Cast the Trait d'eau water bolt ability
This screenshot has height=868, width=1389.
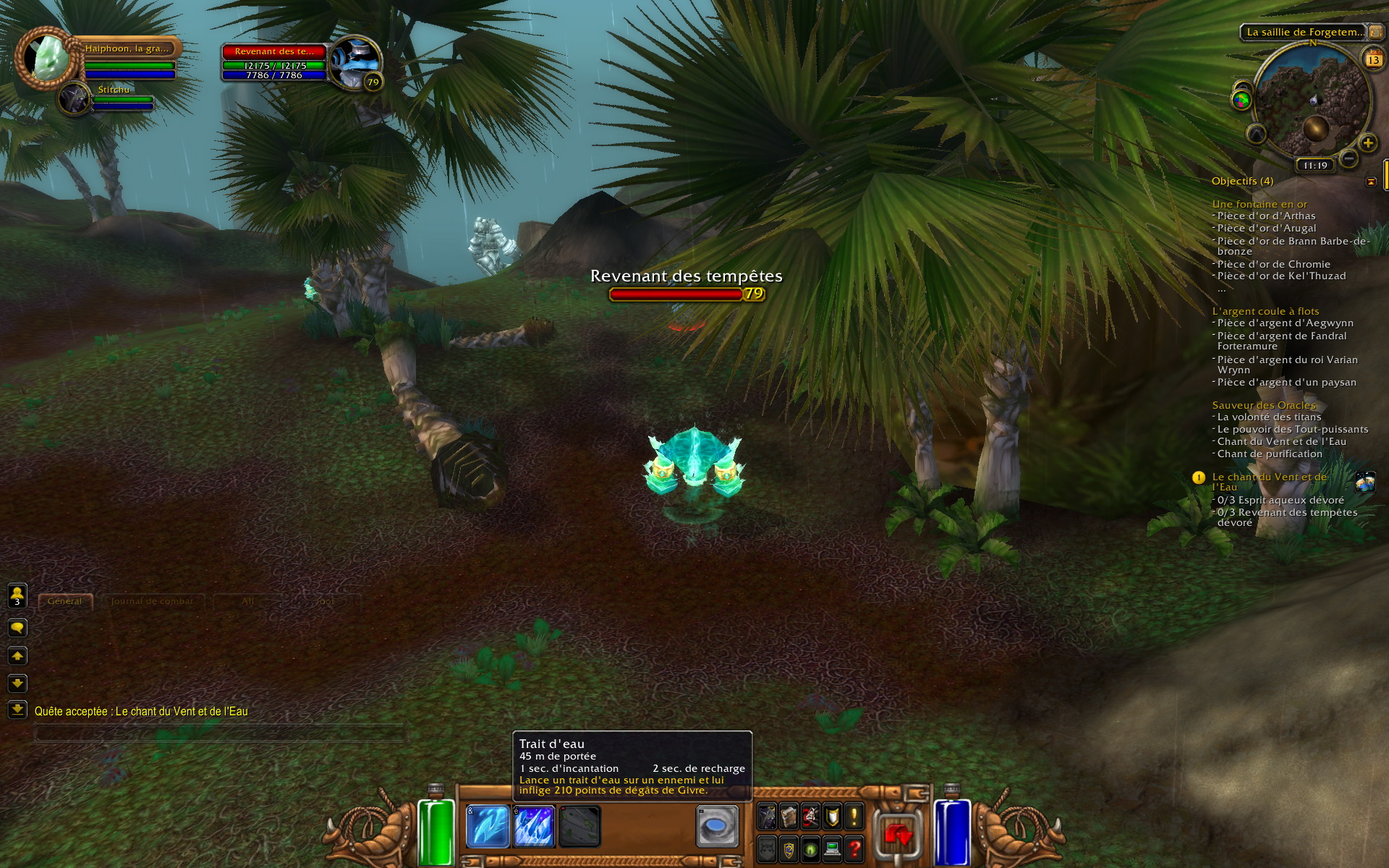coord(488,826)
